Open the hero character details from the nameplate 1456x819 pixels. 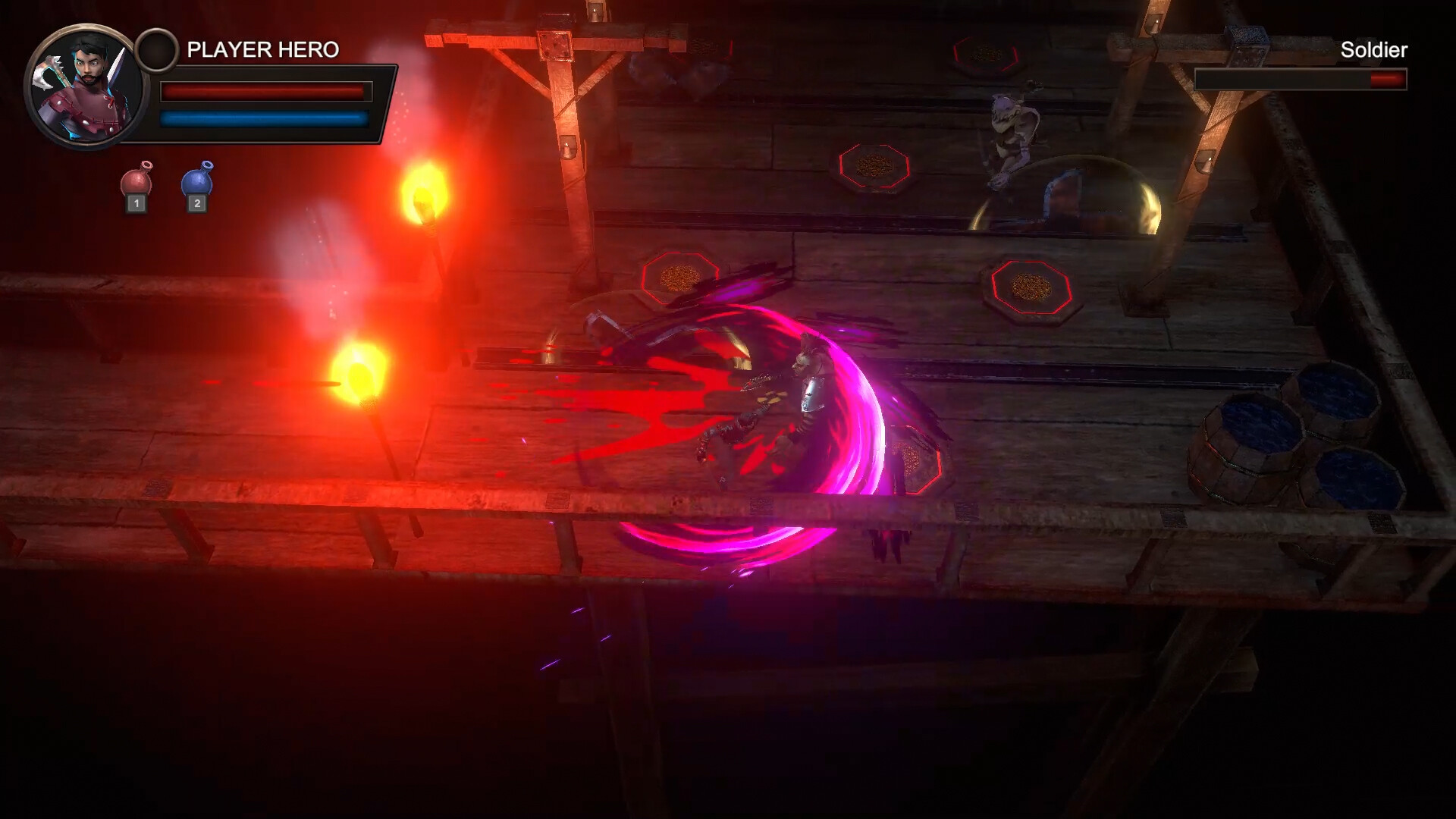coord(262,49)
